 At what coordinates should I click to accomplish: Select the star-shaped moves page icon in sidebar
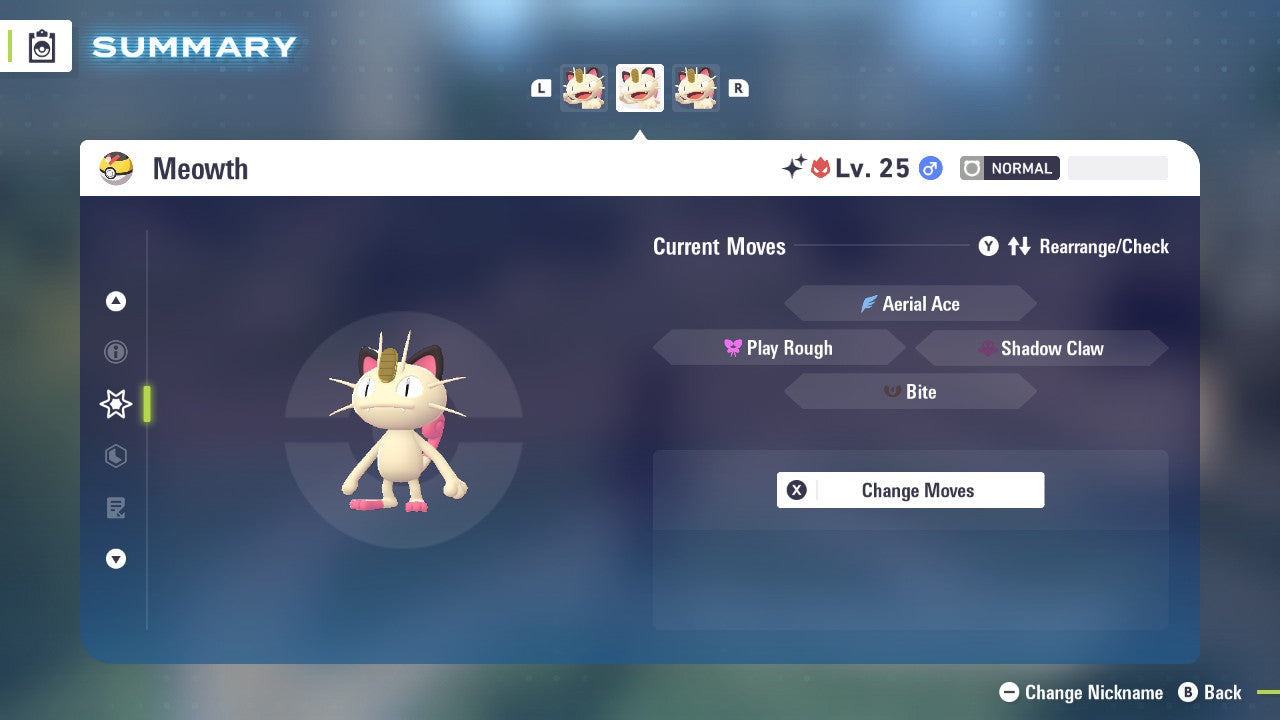click(115, 404)
